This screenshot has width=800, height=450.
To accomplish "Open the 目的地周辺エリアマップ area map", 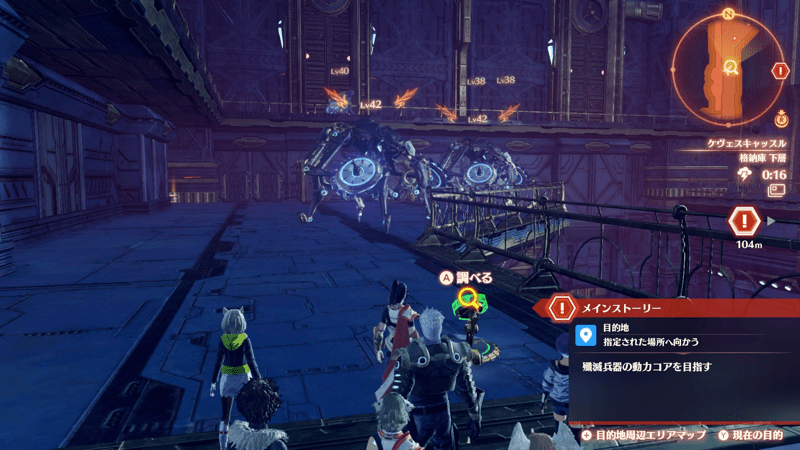I will pos(640,436).
